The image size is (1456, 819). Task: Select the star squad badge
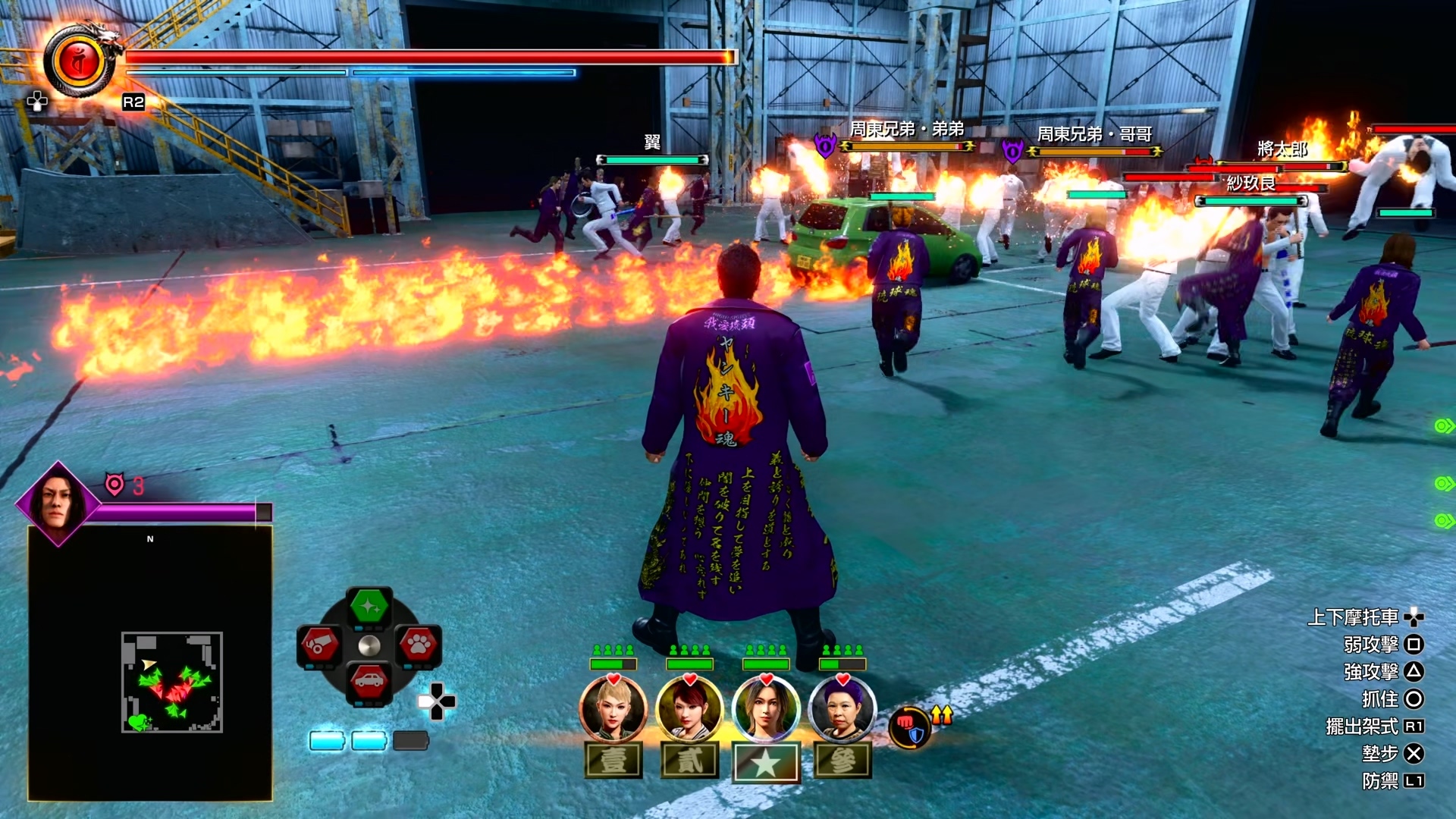tap(766, 762)
